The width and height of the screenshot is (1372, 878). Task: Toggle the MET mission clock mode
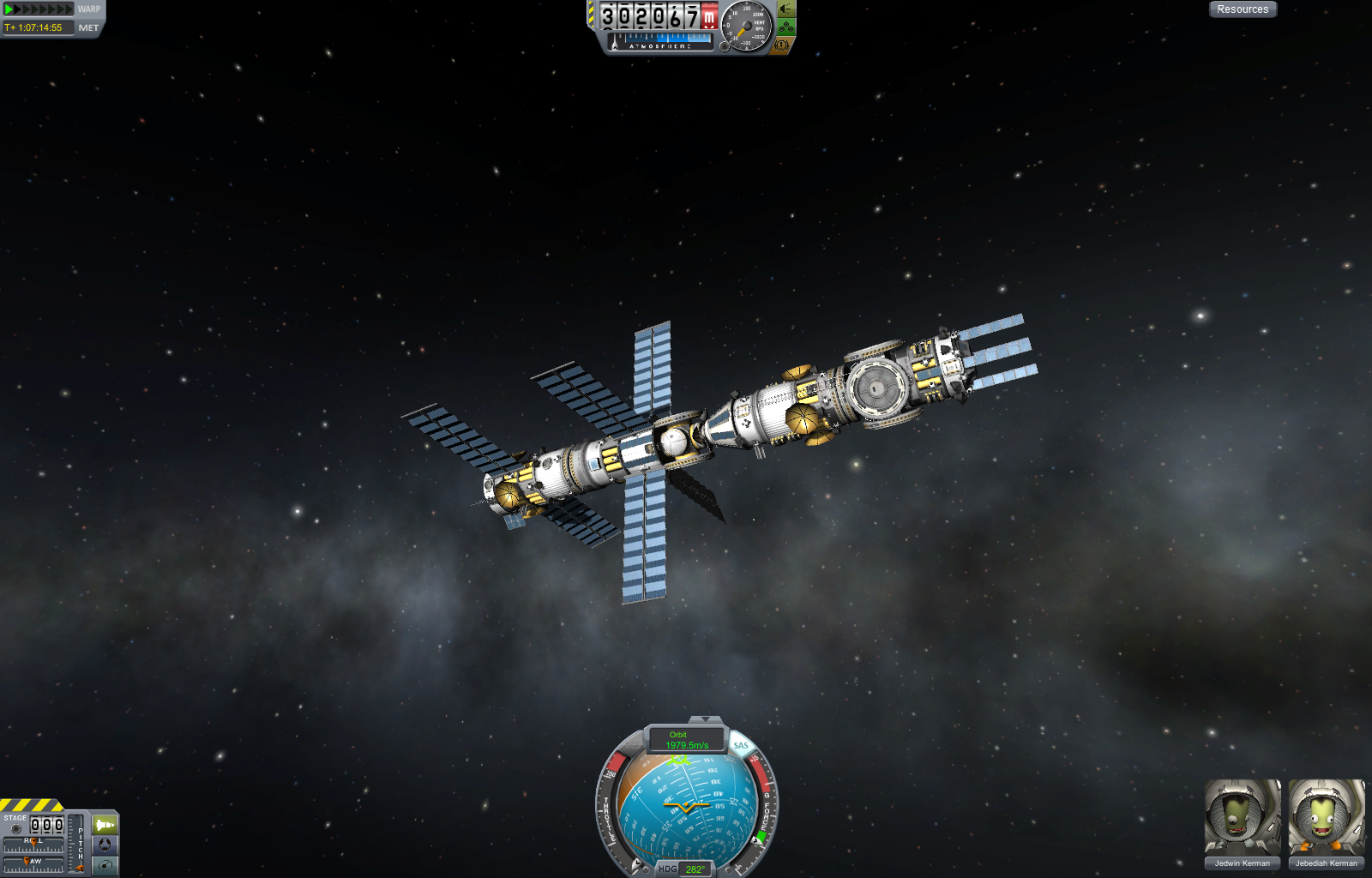88,28
